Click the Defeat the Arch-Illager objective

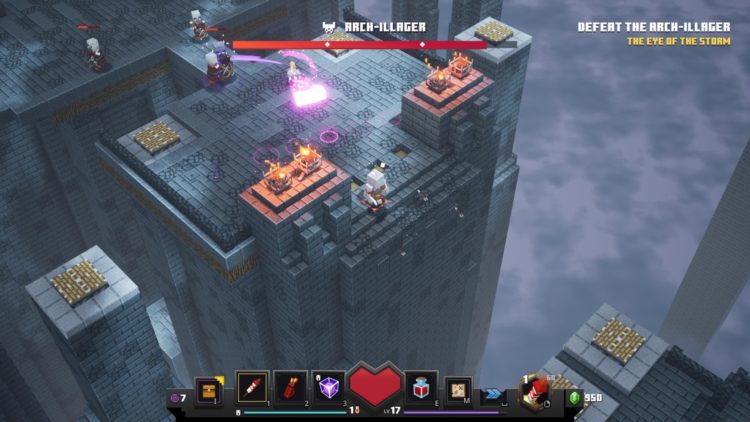[x=658, y=27]
